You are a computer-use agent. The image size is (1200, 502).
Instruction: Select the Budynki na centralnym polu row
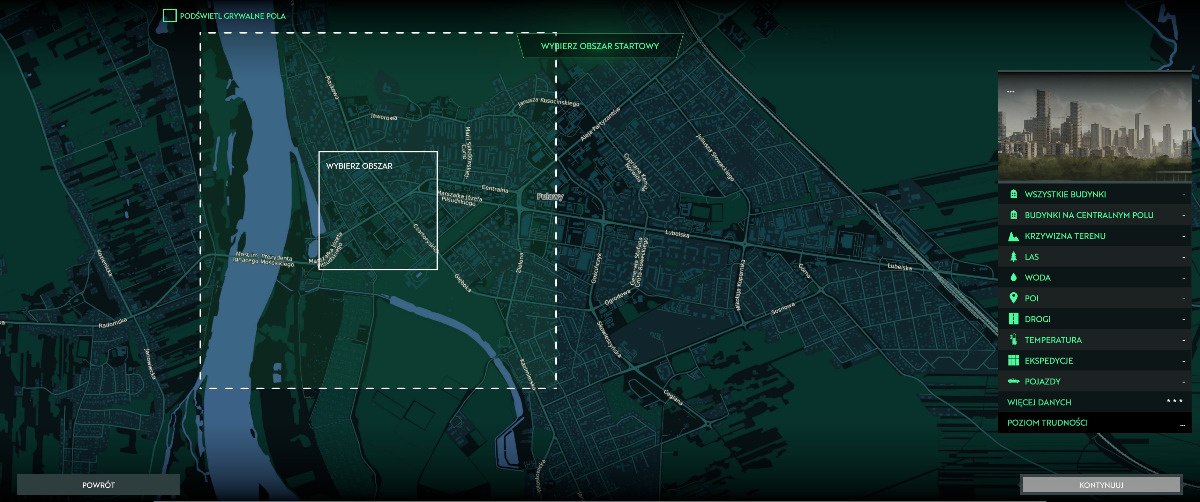(1095, 215)
